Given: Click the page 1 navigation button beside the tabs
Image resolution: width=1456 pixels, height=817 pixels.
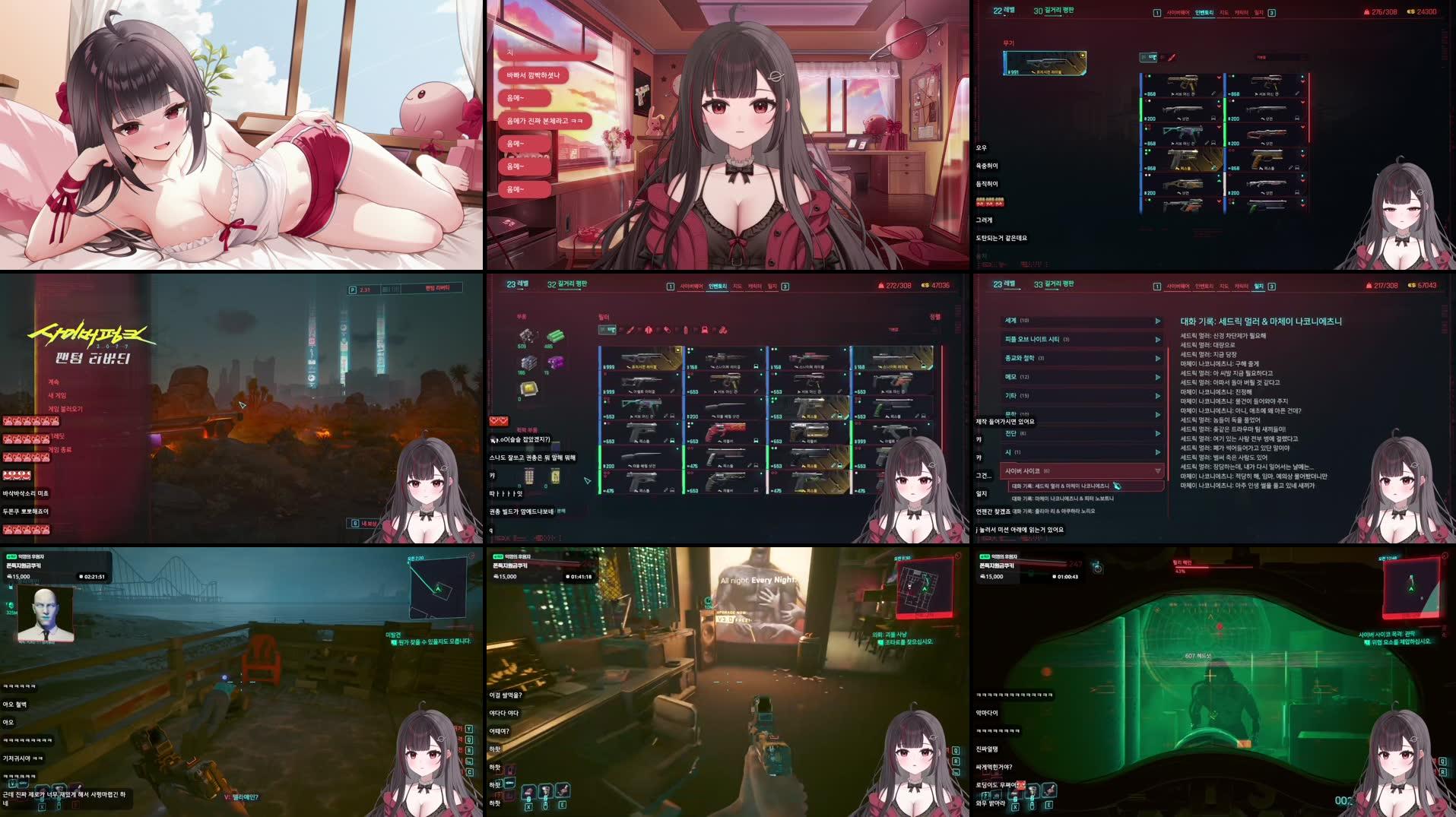Looking at the screenshot, I should [x=671, y=287].
